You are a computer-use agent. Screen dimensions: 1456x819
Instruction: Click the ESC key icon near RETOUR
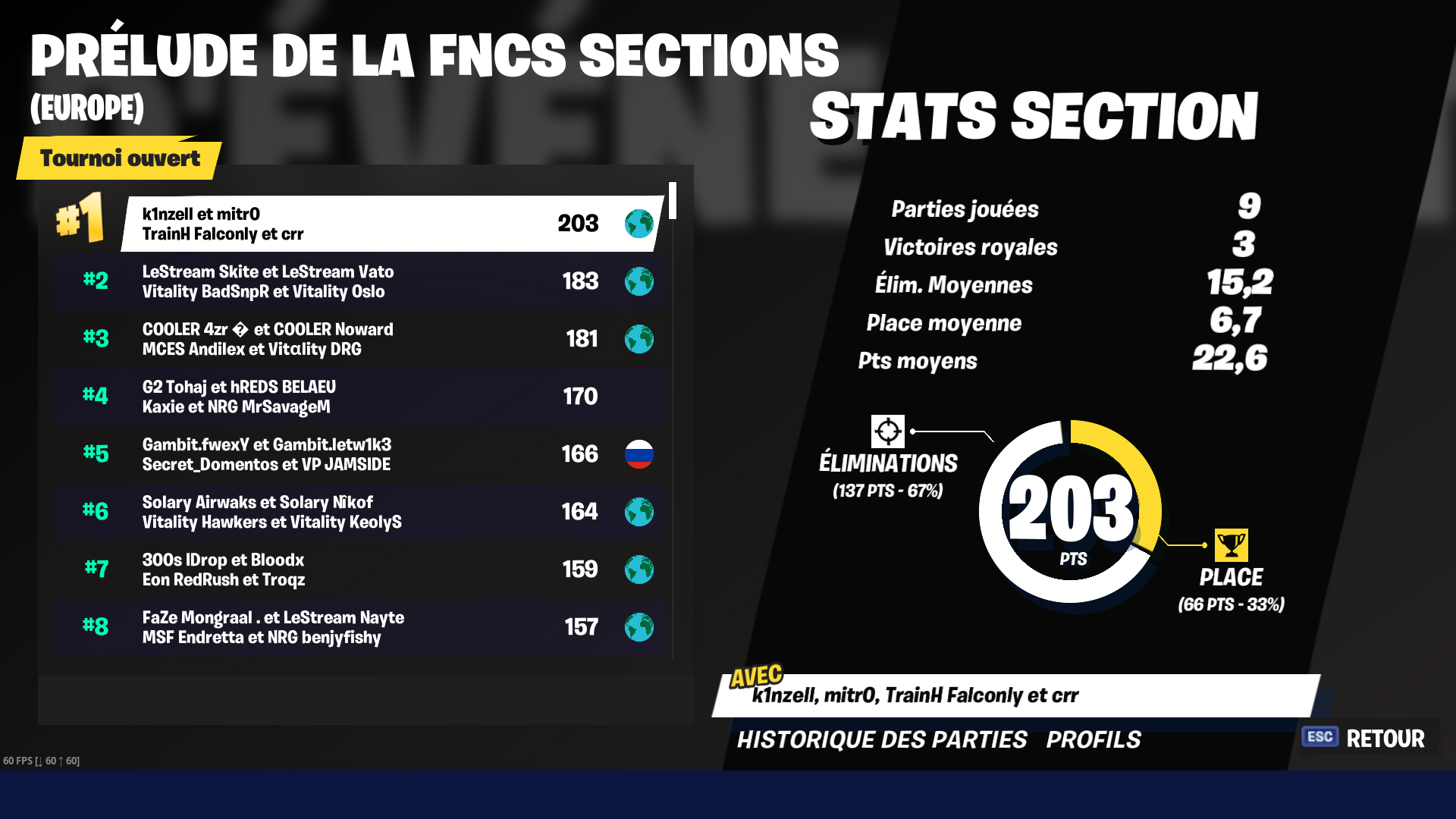tap(1319, 736)
